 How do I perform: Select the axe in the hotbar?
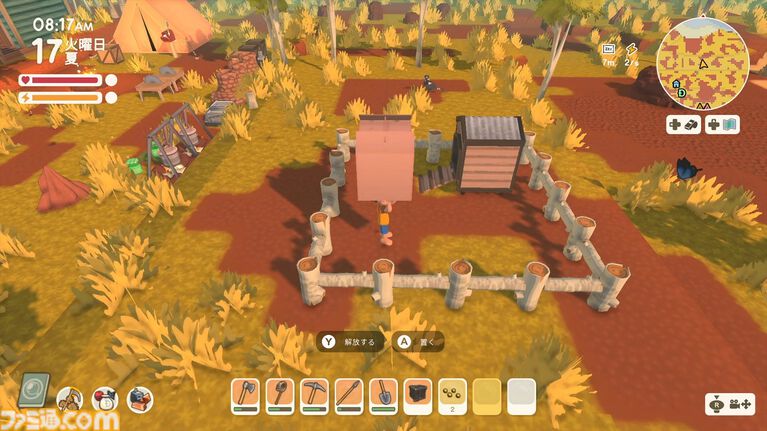tap(245, 395)
